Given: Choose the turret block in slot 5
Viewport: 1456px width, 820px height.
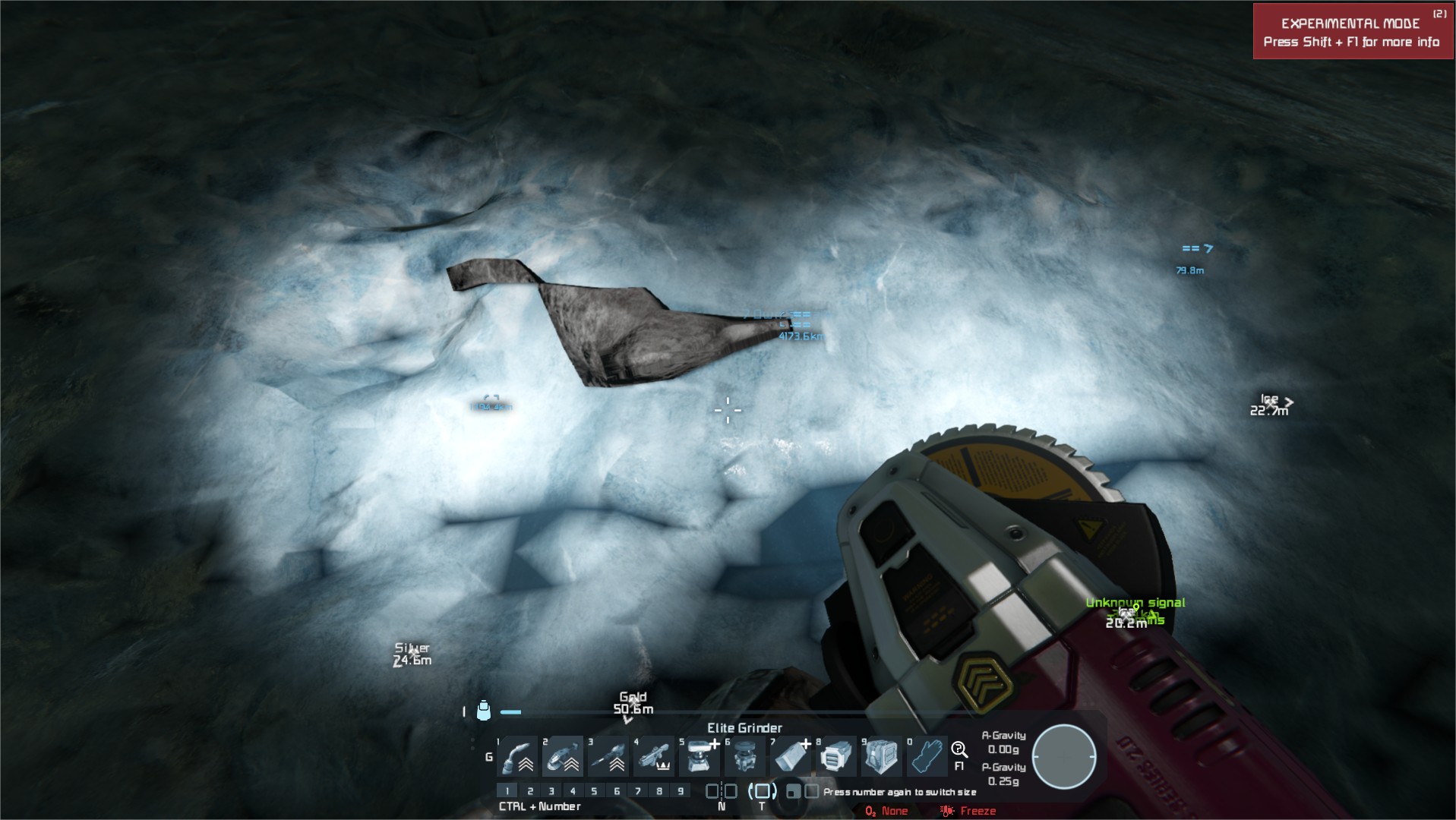Looking at the screenshot, I should [700, 756].
